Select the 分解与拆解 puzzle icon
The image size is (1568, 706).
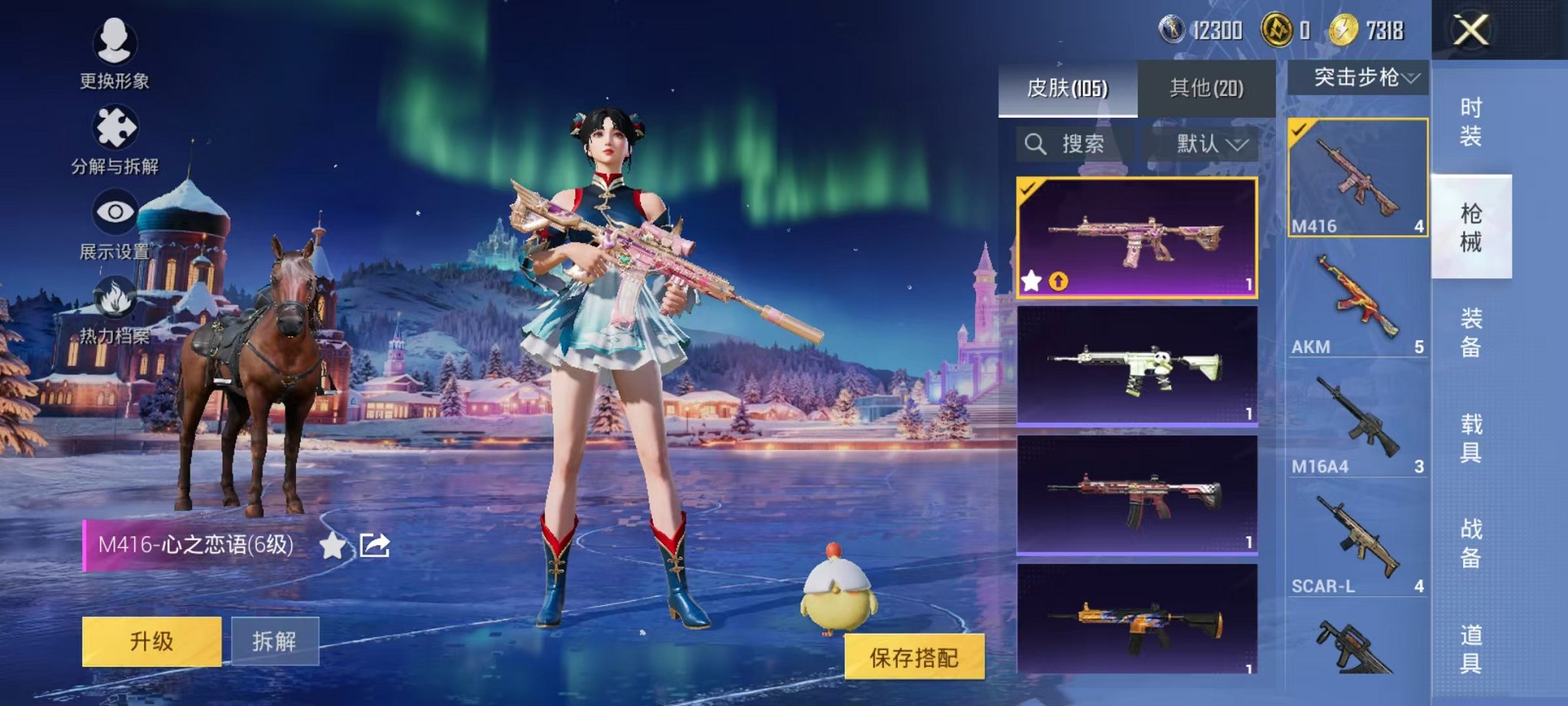[114, 125]
